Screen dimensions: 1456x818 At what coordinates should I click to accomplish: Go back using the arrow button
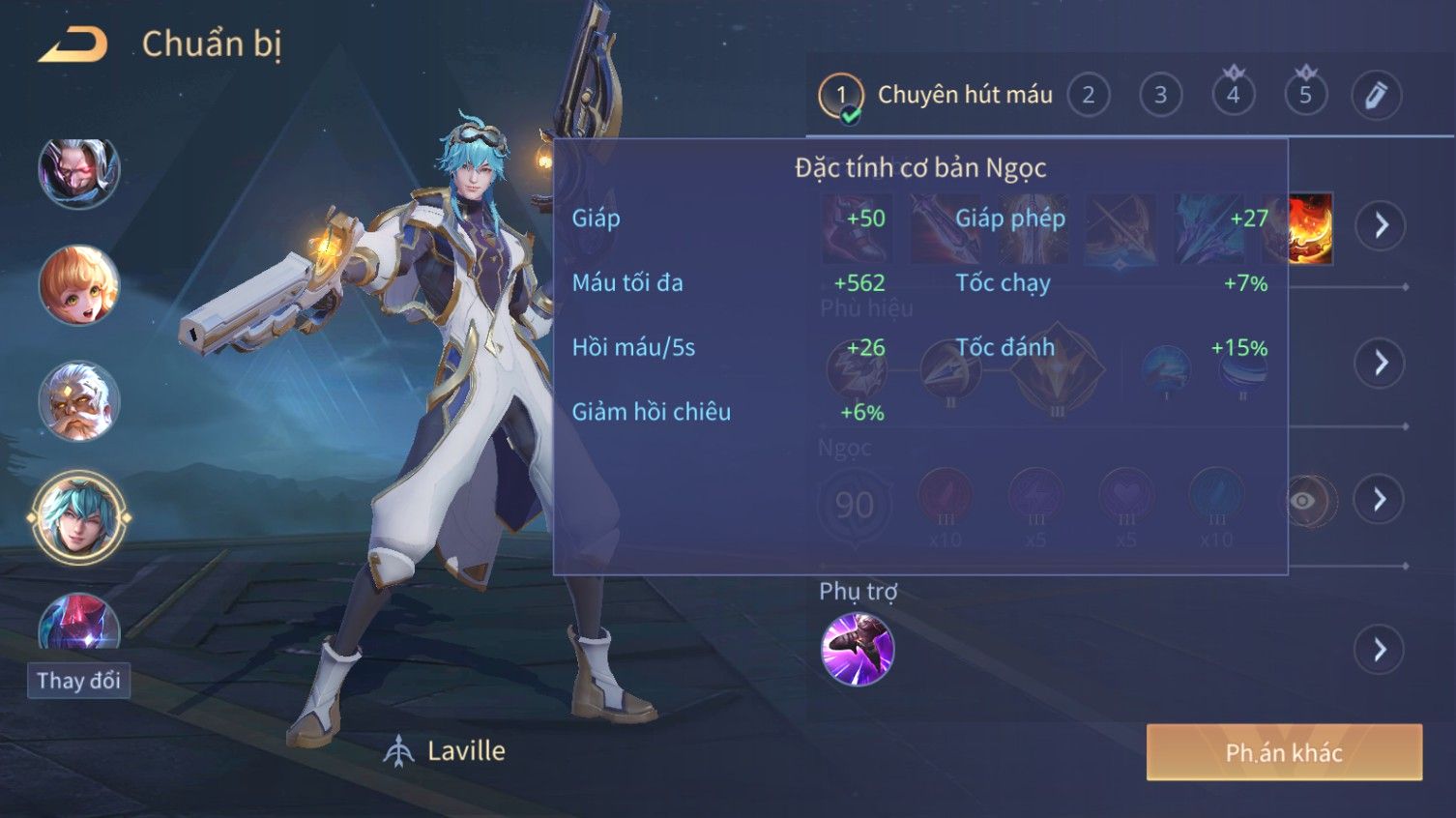73,44
